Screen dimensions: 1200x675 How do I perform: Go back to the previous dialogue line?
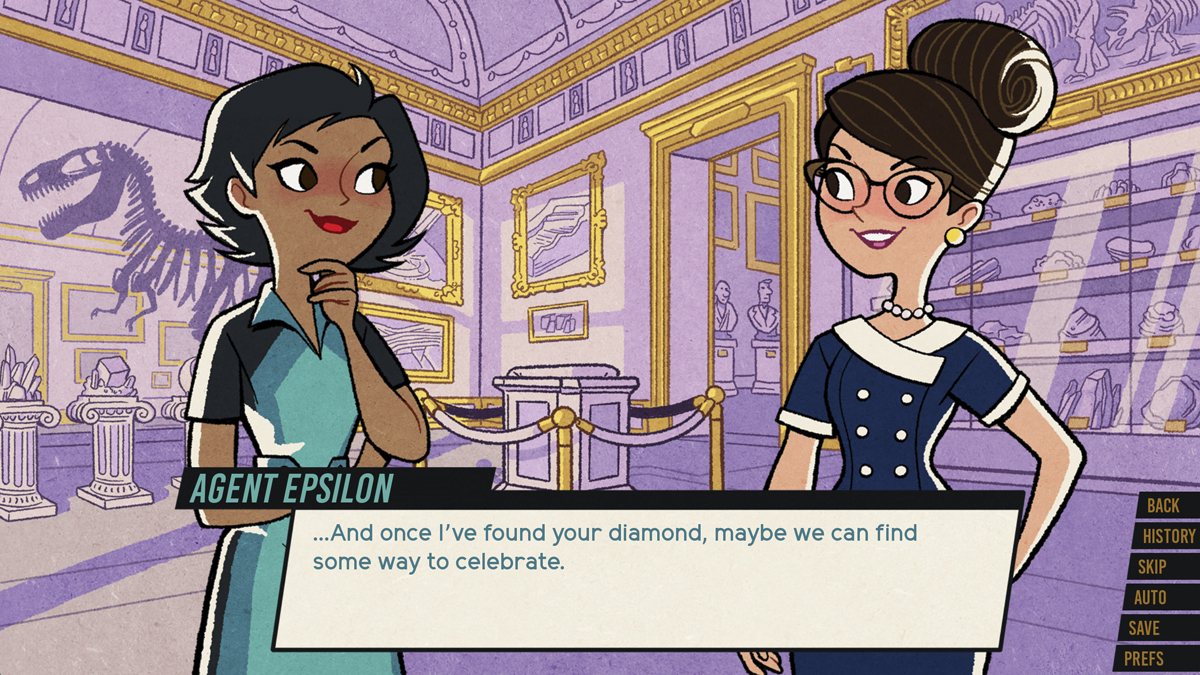(x=1163, y=506)
